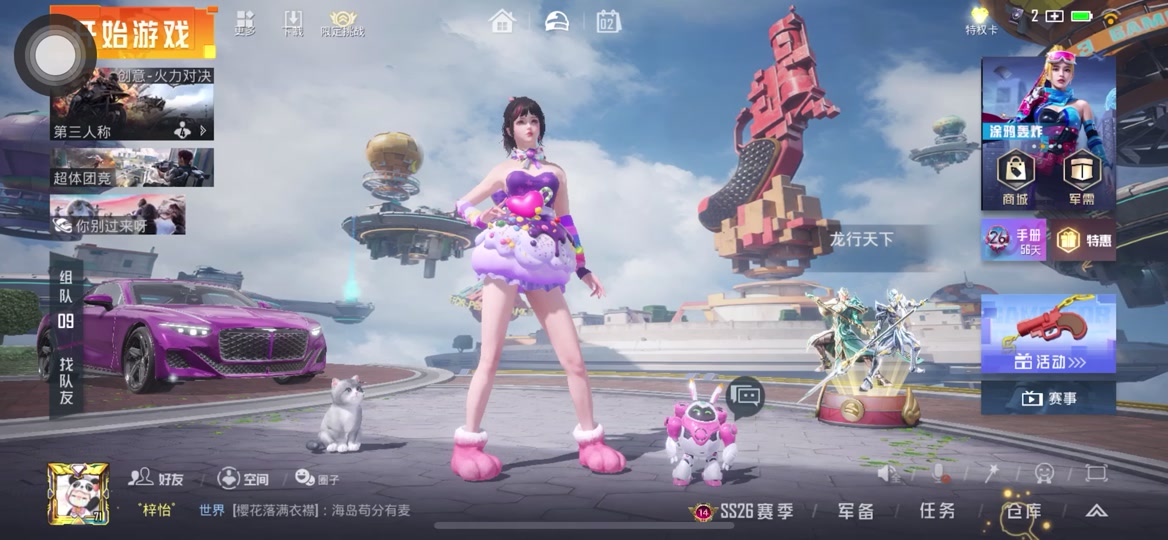Open the 你别过来呀 mode banner

pyautogui.click(x=118, y=215)
